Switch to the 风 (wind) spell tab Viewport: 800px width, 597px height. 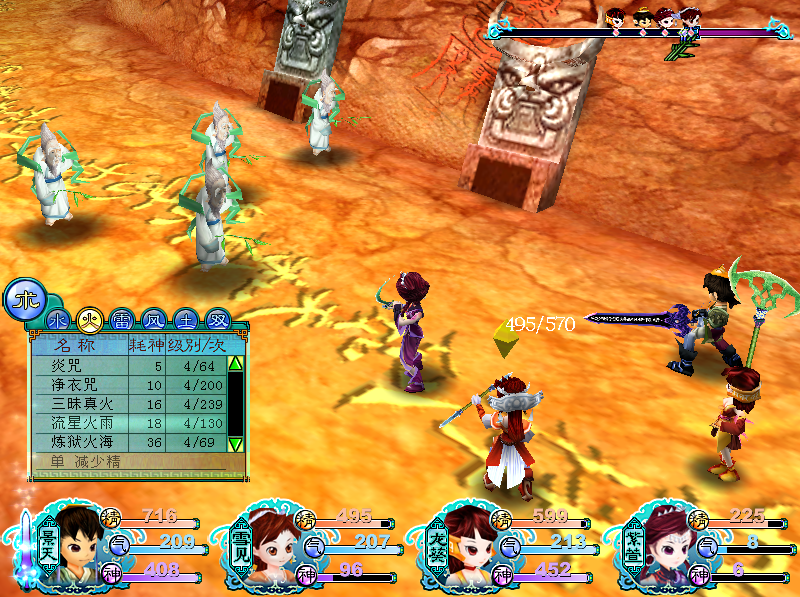152,320
